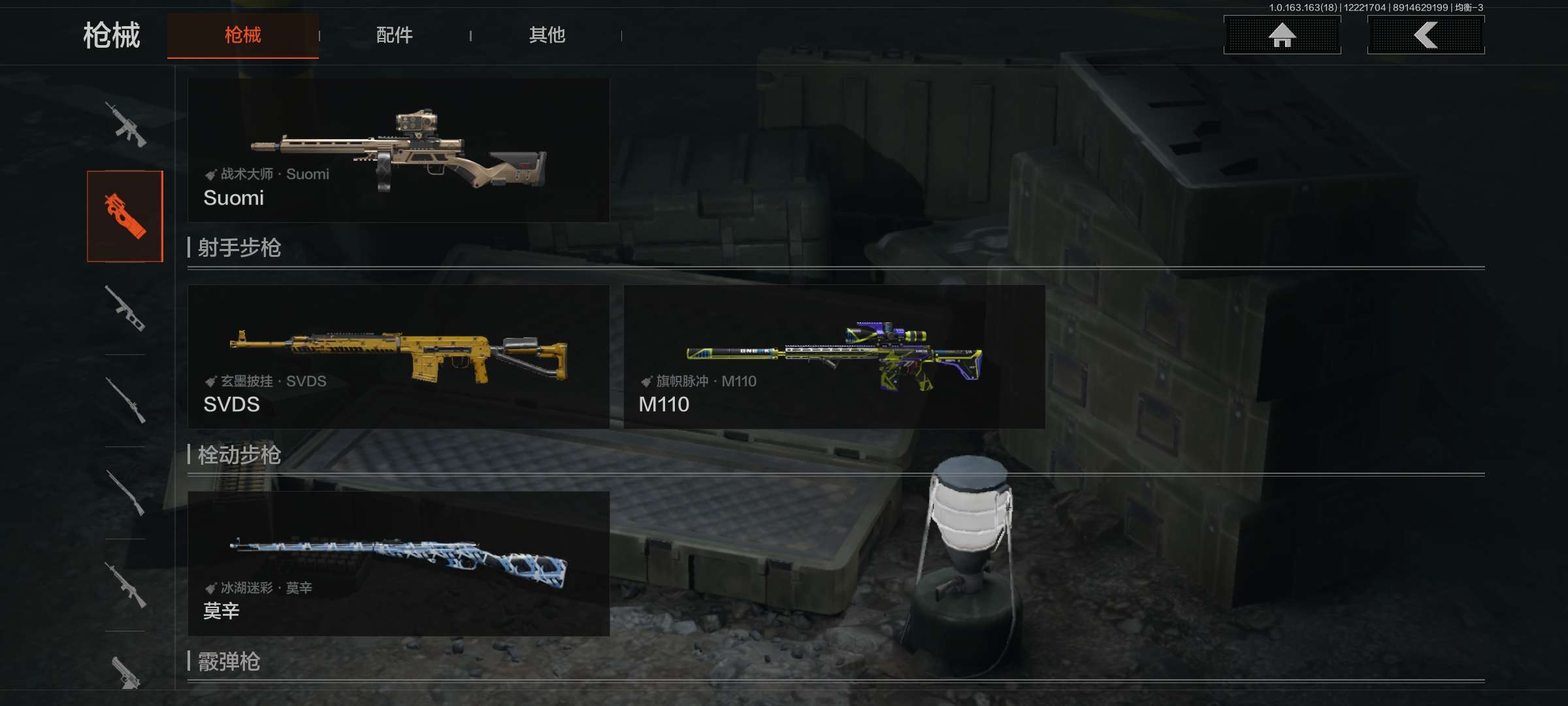Select the M110 marksman rifle card

coord(834,357)
